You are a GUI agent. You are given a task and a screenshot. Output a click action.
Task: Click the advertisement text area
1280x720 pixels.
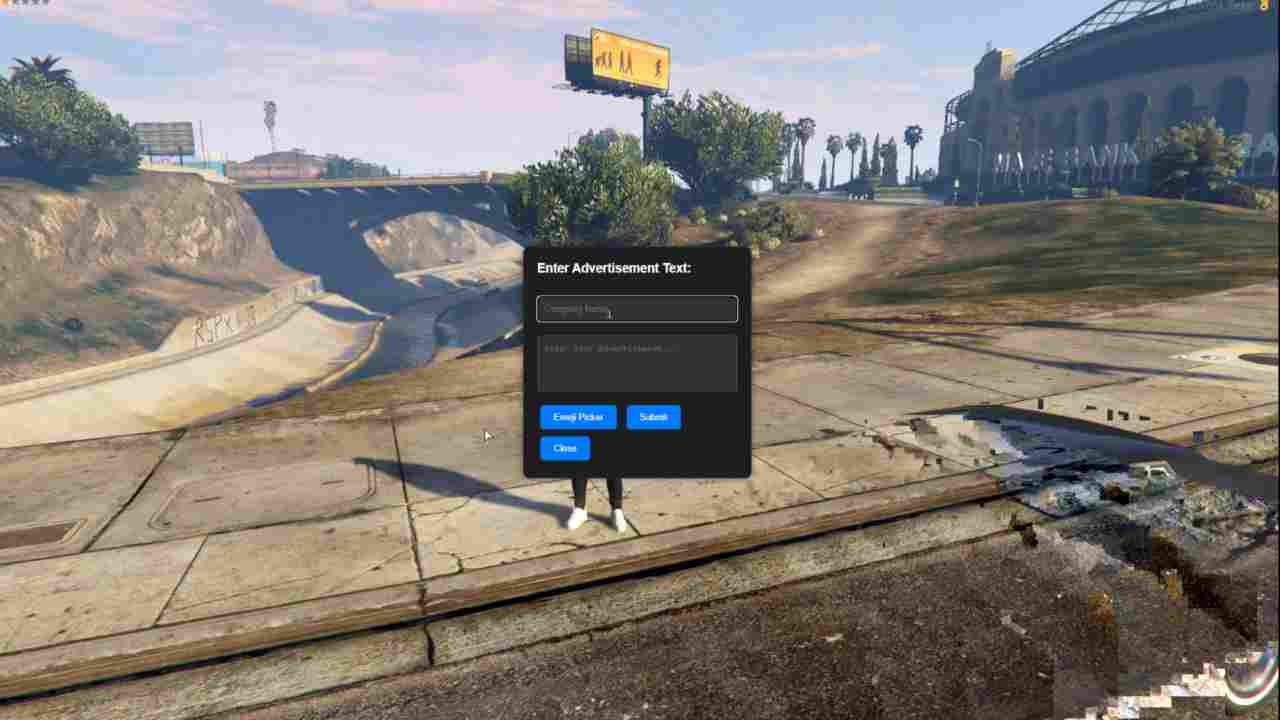click(x=637, y=363)
